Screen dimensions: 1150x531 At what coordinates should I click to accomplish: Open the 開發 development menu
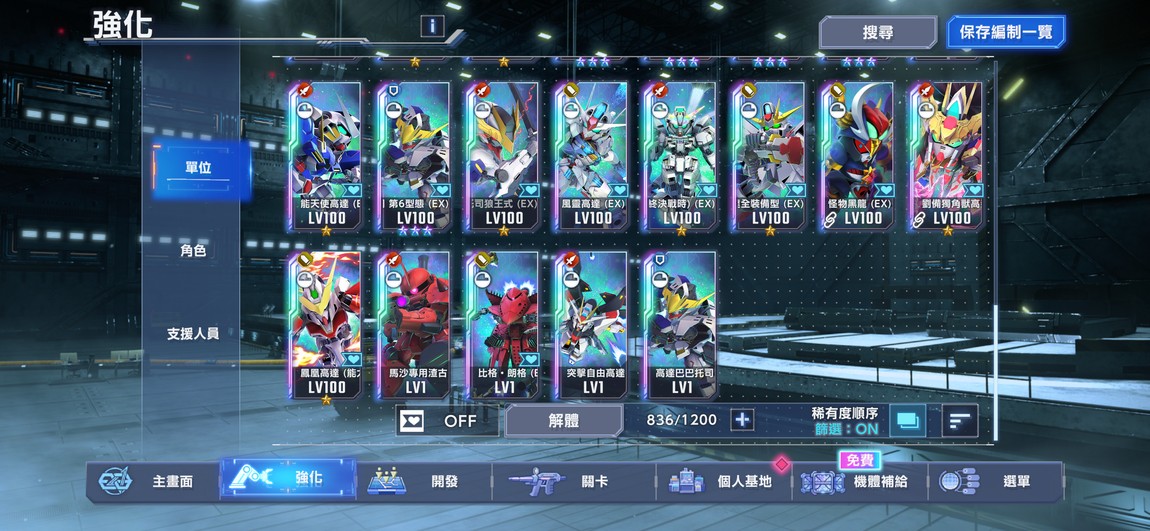point(424,481)
